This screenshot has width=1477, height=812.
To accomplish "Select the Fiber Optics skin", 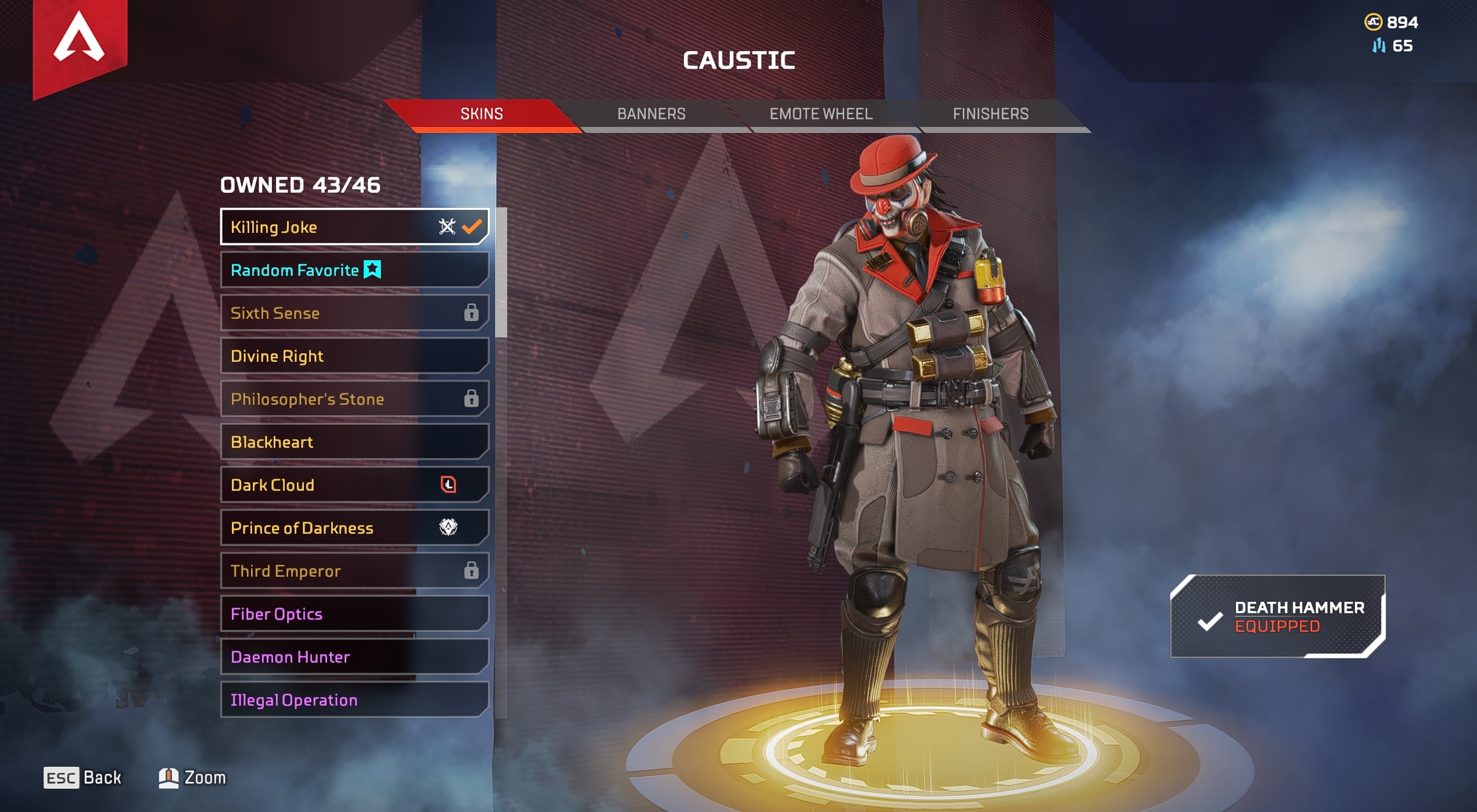I will coord(354,613).
